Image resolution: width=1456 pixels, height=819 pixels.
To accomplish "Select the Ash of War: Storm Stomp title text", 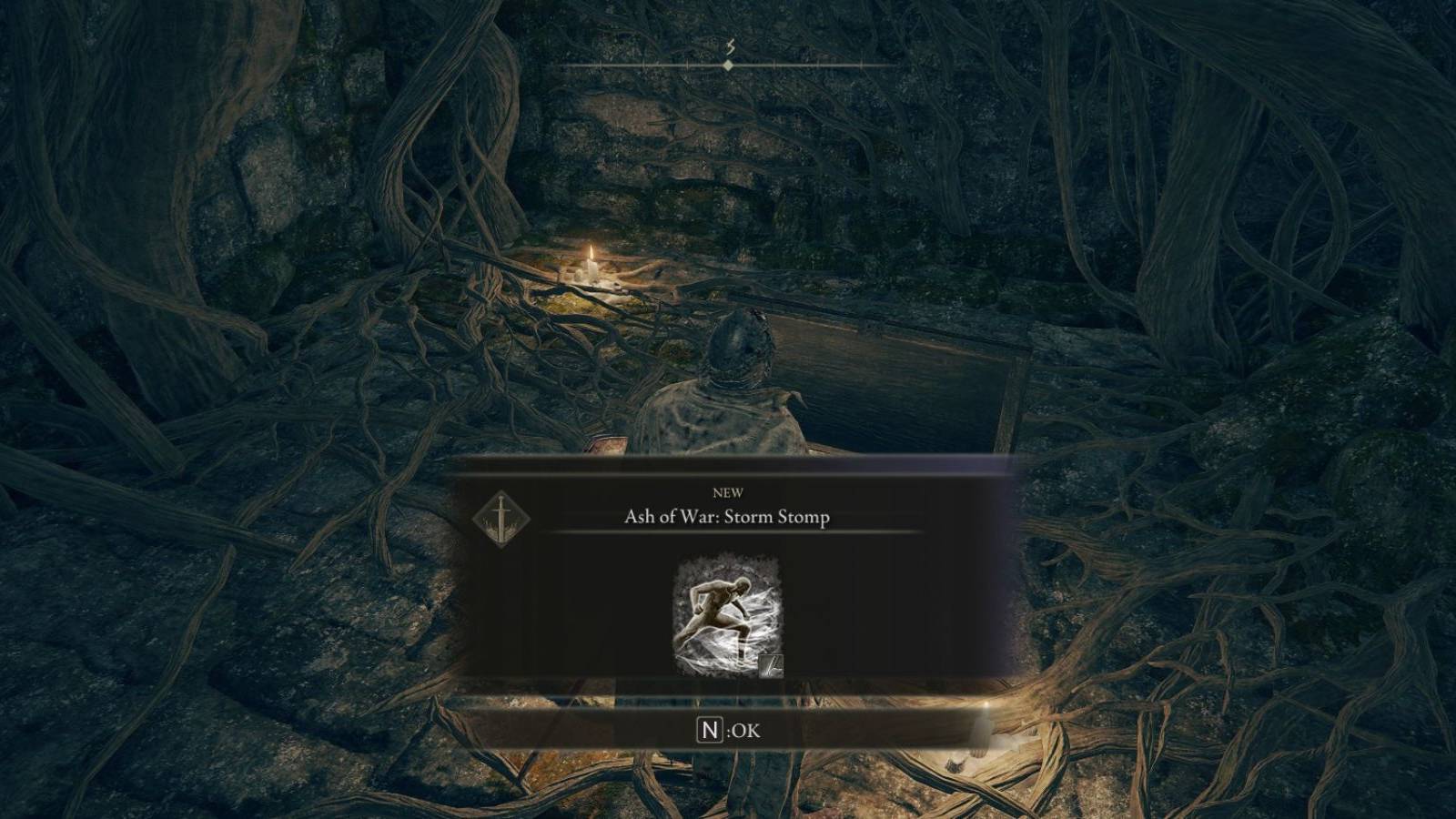I will [728, 516].
